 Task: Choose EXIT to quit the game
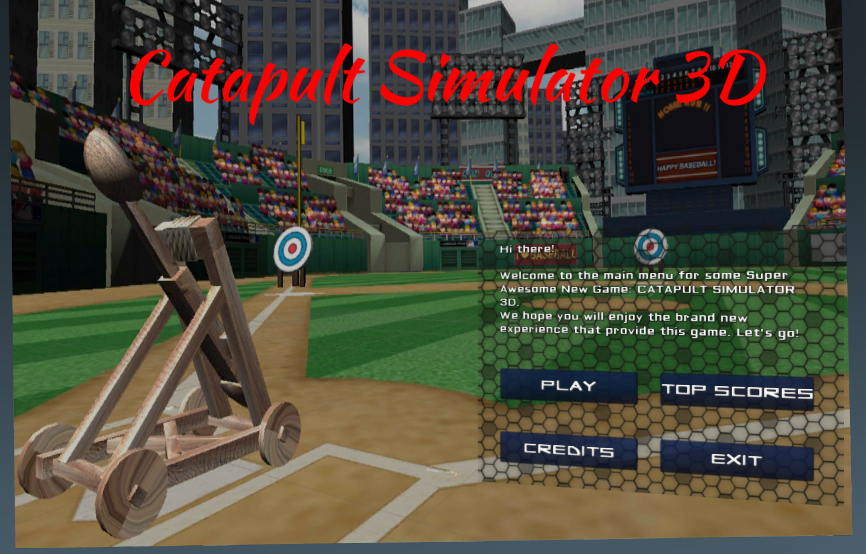[x=737, y=460]
